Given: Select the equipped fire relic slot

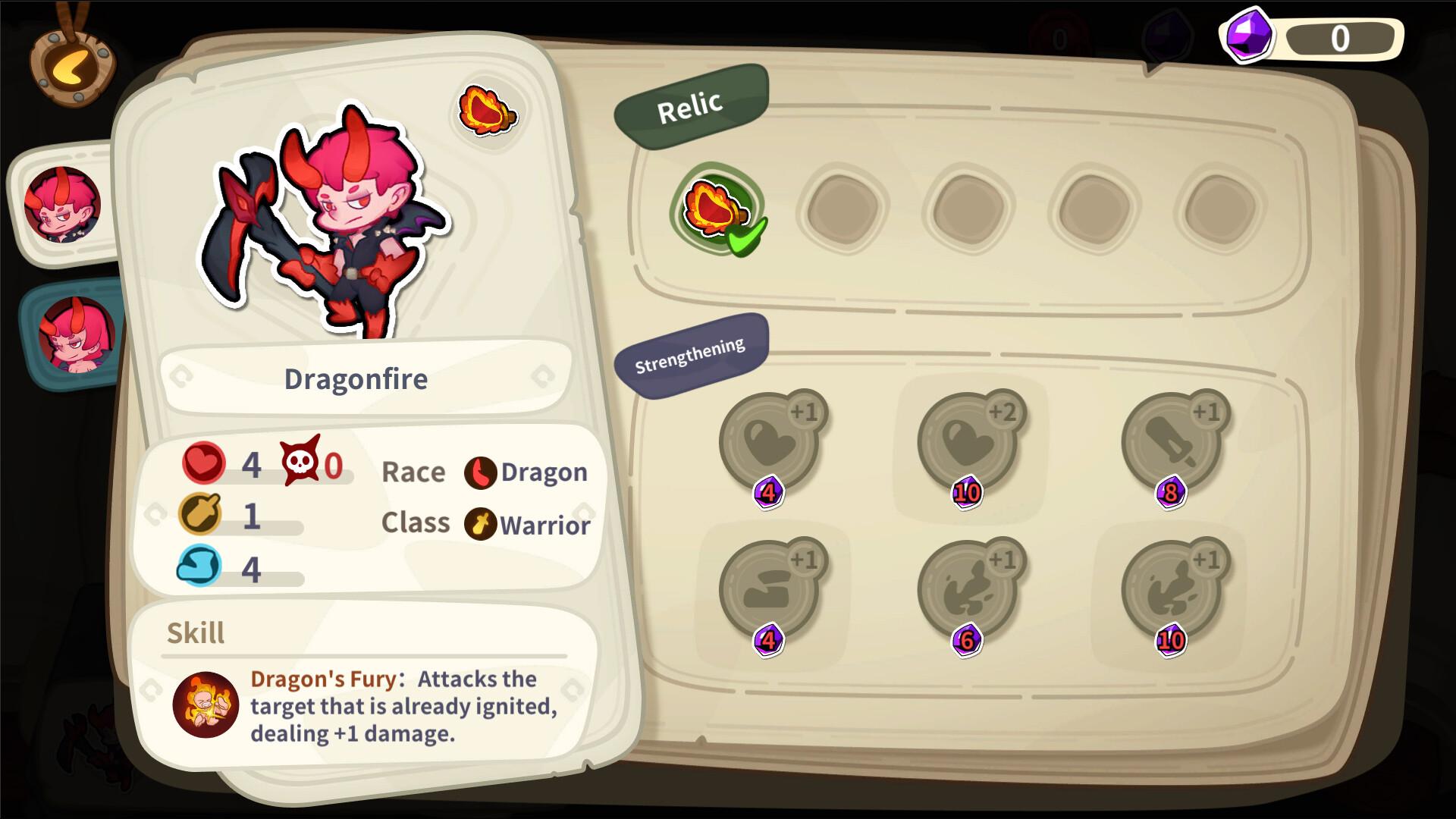Looking at the screenshot, I should tap(717, 209).
